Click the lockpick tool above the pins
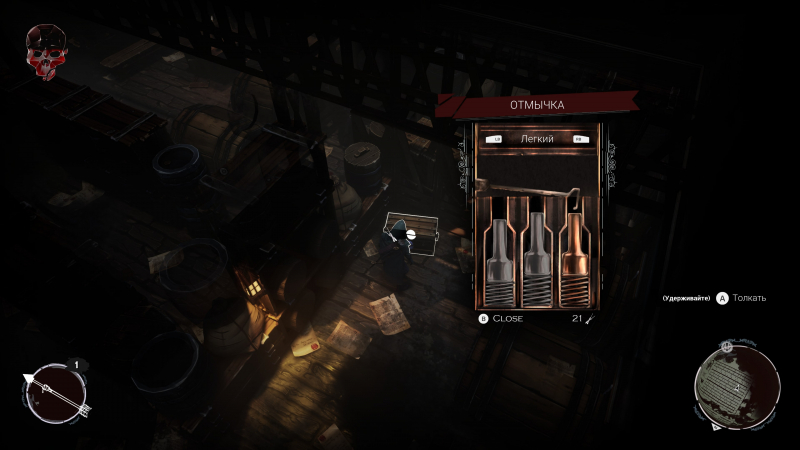 click(x=529, y=189)
